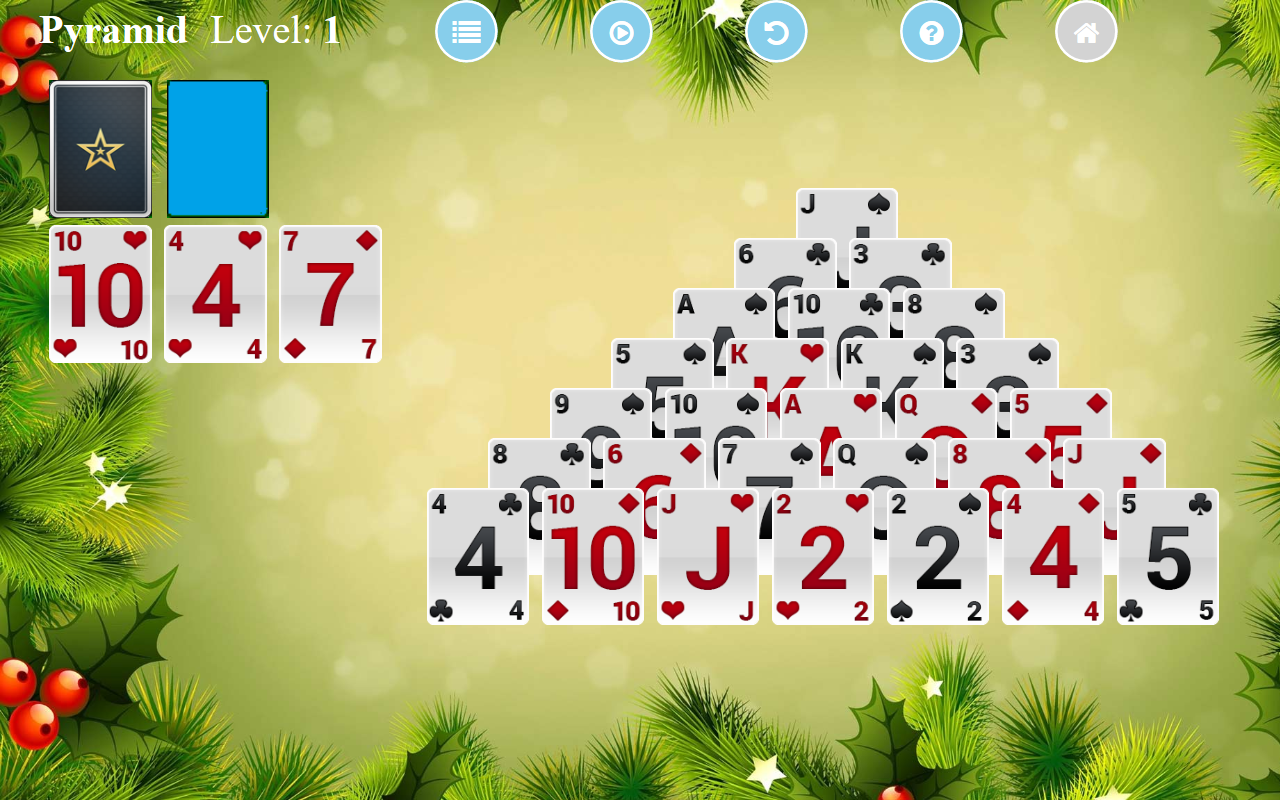Click the face-down stock pile with star

101,148
